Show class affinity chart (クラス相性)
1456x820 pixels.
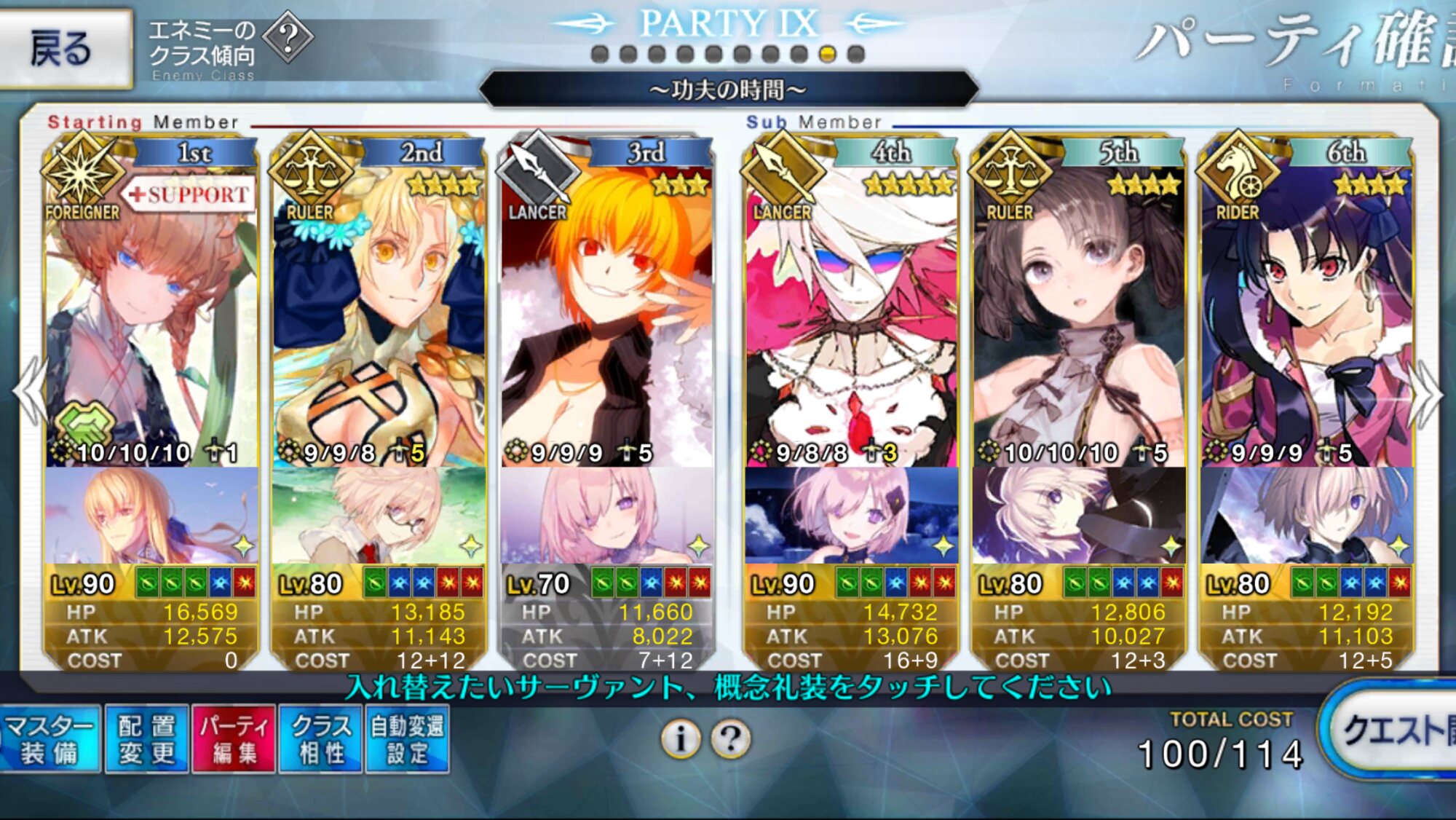pyautogui.click(x=320, y=739)
